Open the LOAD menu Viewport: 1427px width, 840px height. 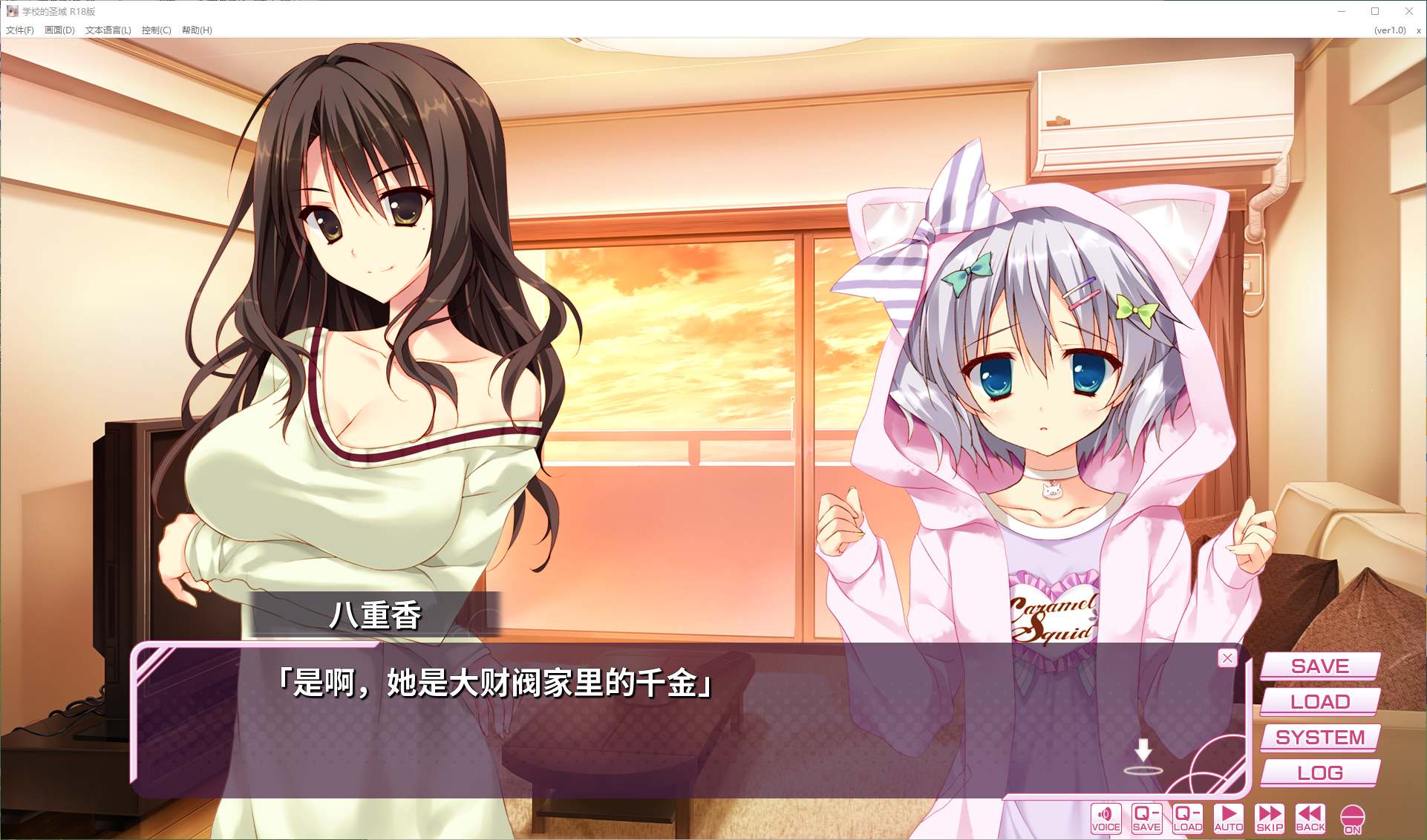pos(1319,701)
